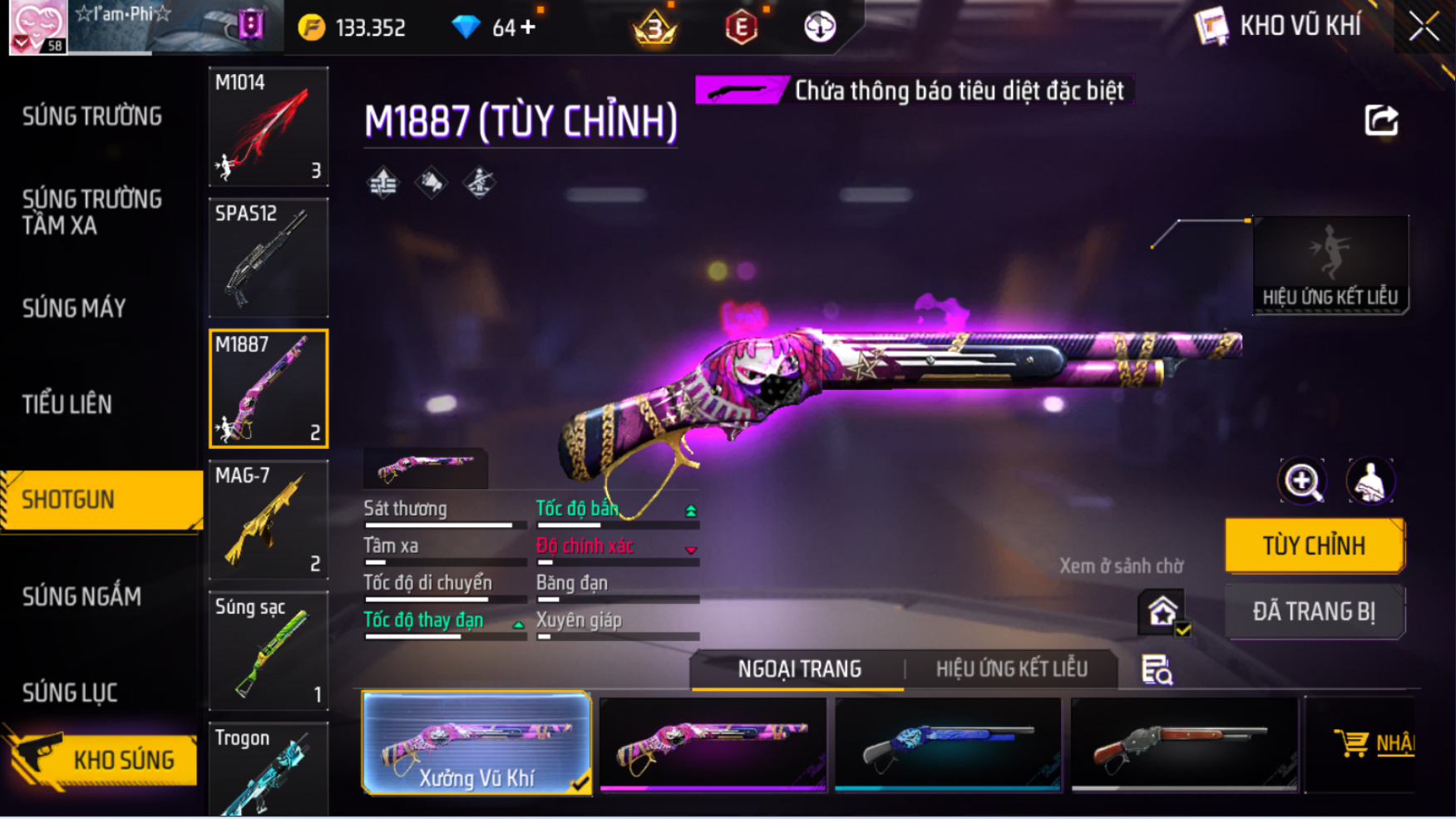Click the Đã Trang Bị button
This screenshot has width=1456, height=819.
point(1314,612)
